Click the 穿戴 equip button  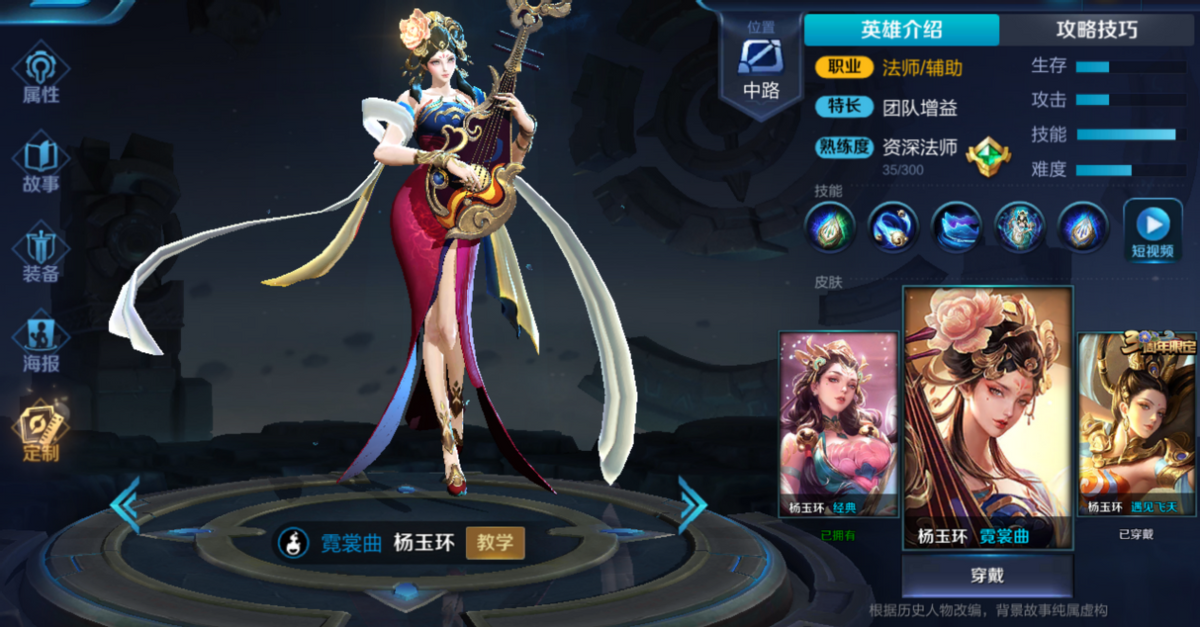tap(986, 576)
